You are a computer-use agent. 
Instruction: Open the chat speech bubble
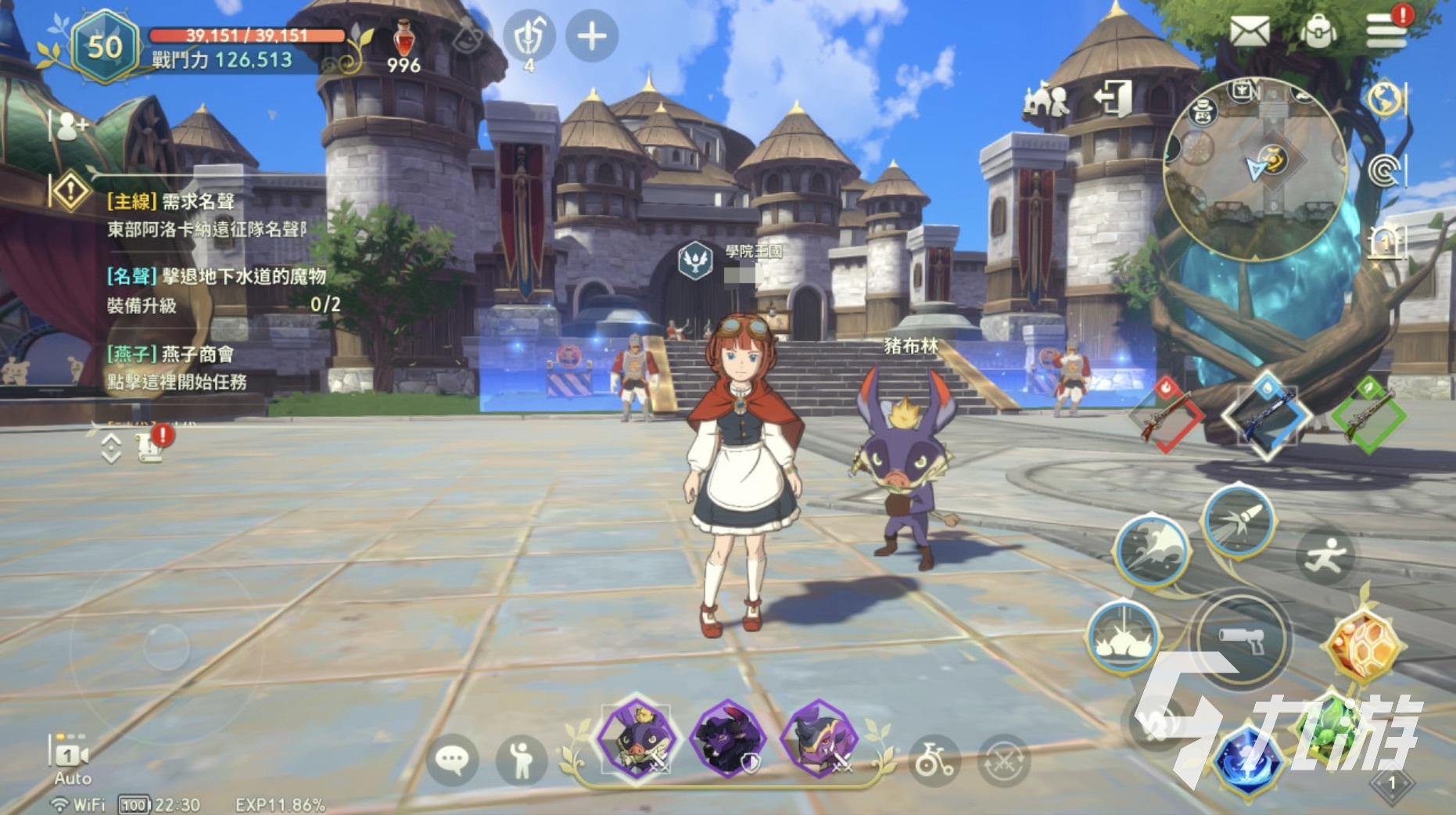[x=452, y=759]
